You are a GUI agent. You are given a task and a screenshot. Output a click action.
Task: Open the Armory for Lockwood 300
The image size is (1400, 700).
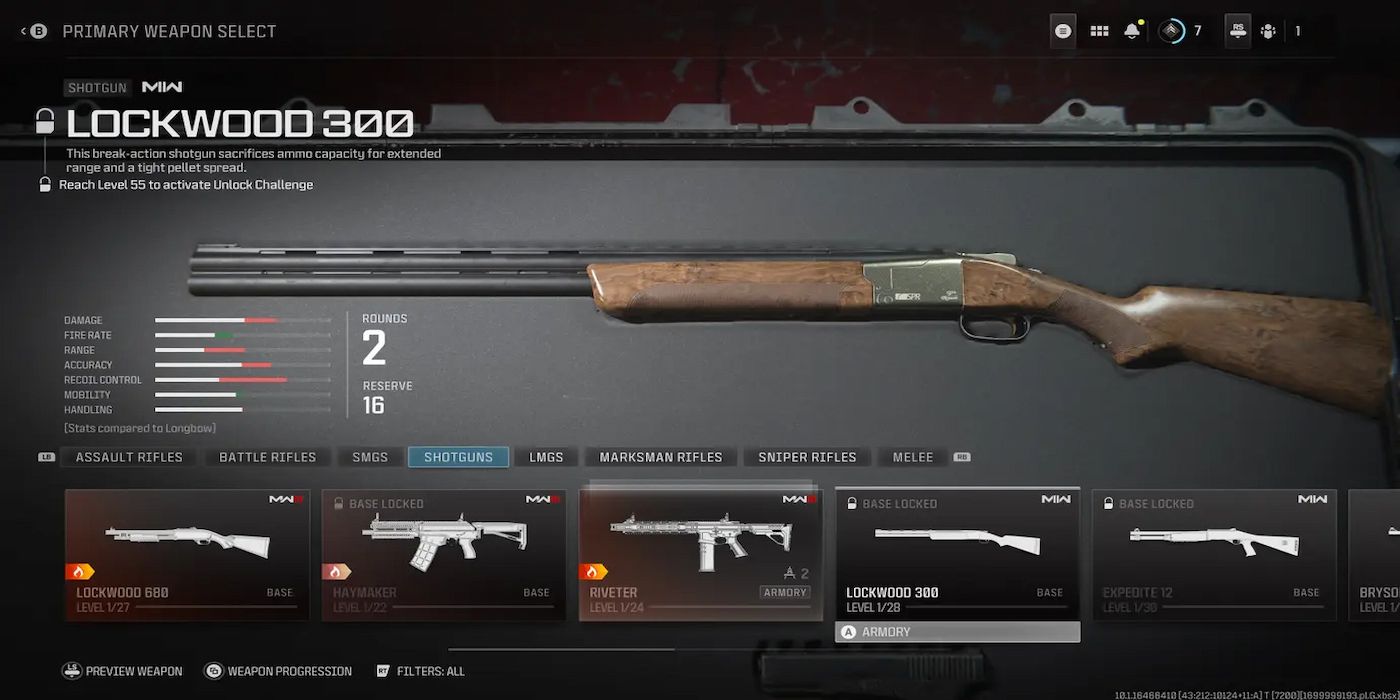[957, 632]
